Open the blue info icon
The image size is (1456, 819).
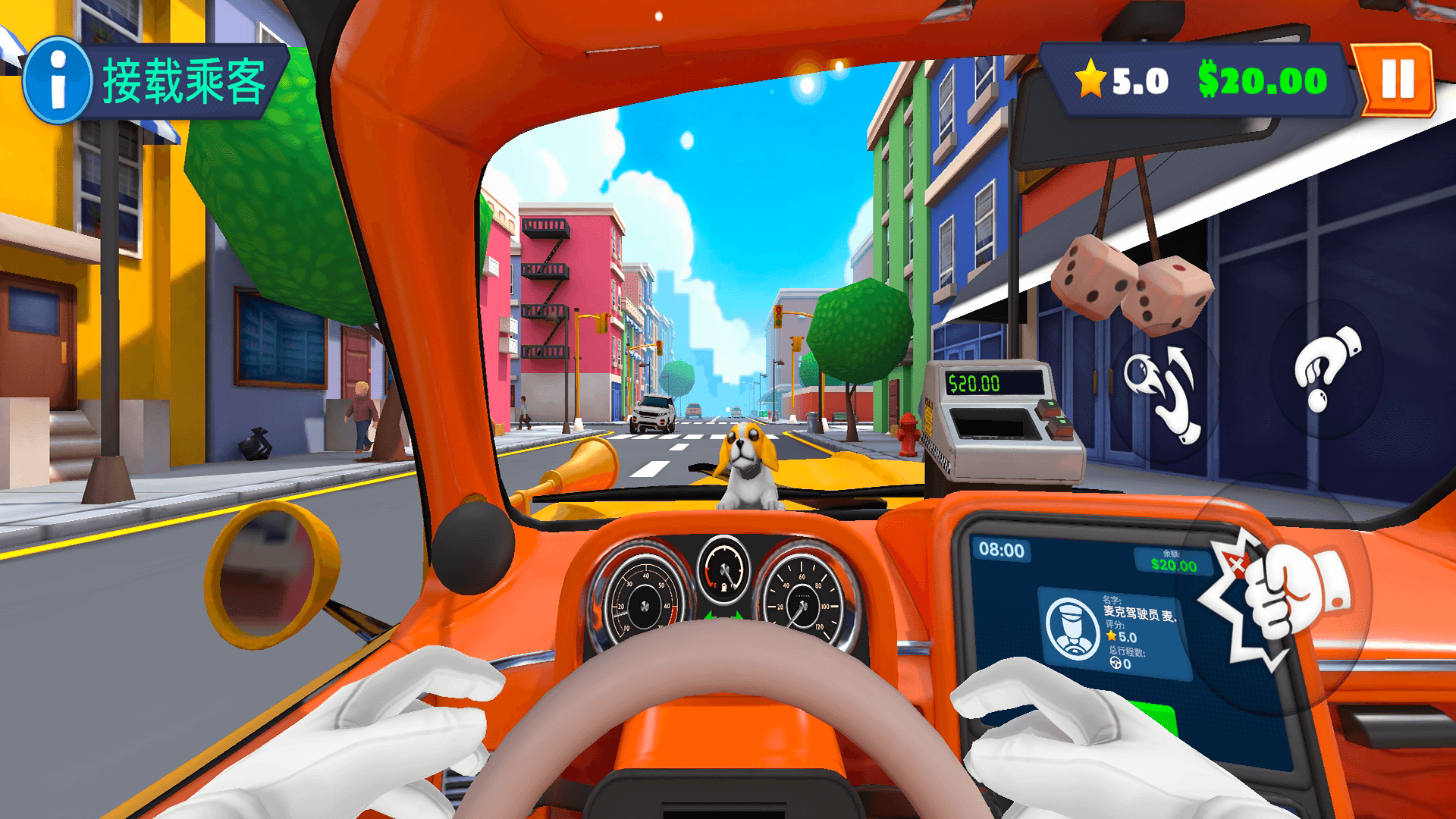58,80
